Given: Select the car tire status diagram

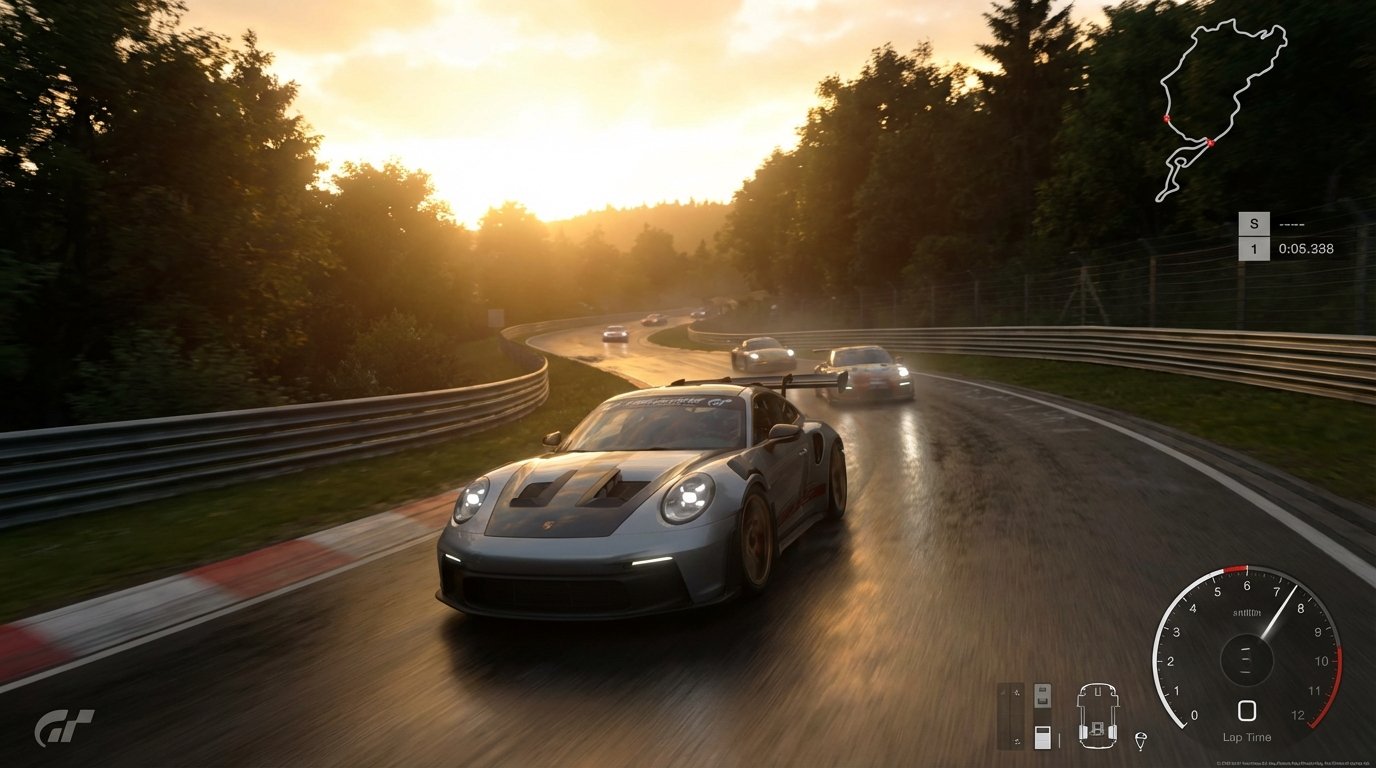Looking at the screenshot, I should (1099, 714).
